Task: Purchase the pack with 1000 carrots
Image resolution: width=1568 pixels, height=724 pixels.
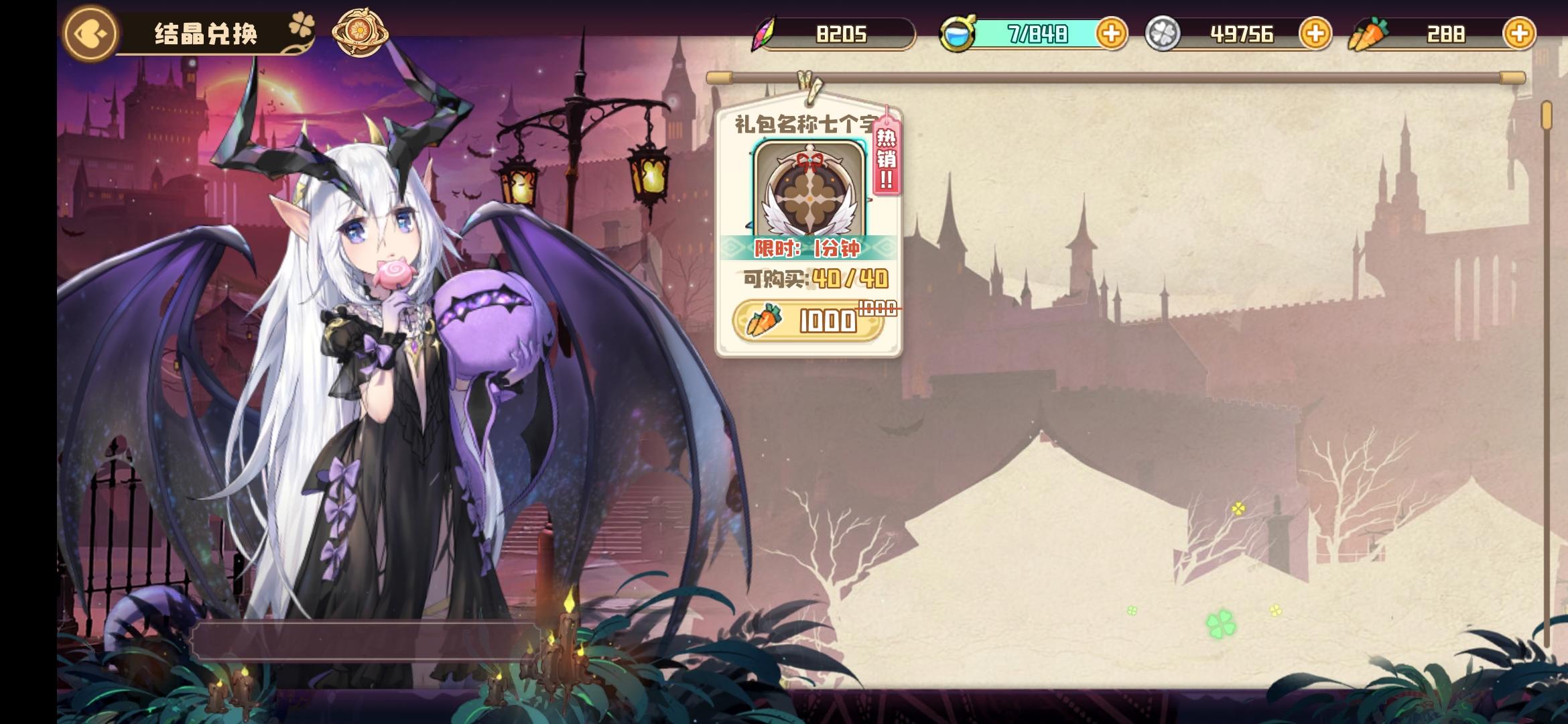Action: [x=809, y=321]
